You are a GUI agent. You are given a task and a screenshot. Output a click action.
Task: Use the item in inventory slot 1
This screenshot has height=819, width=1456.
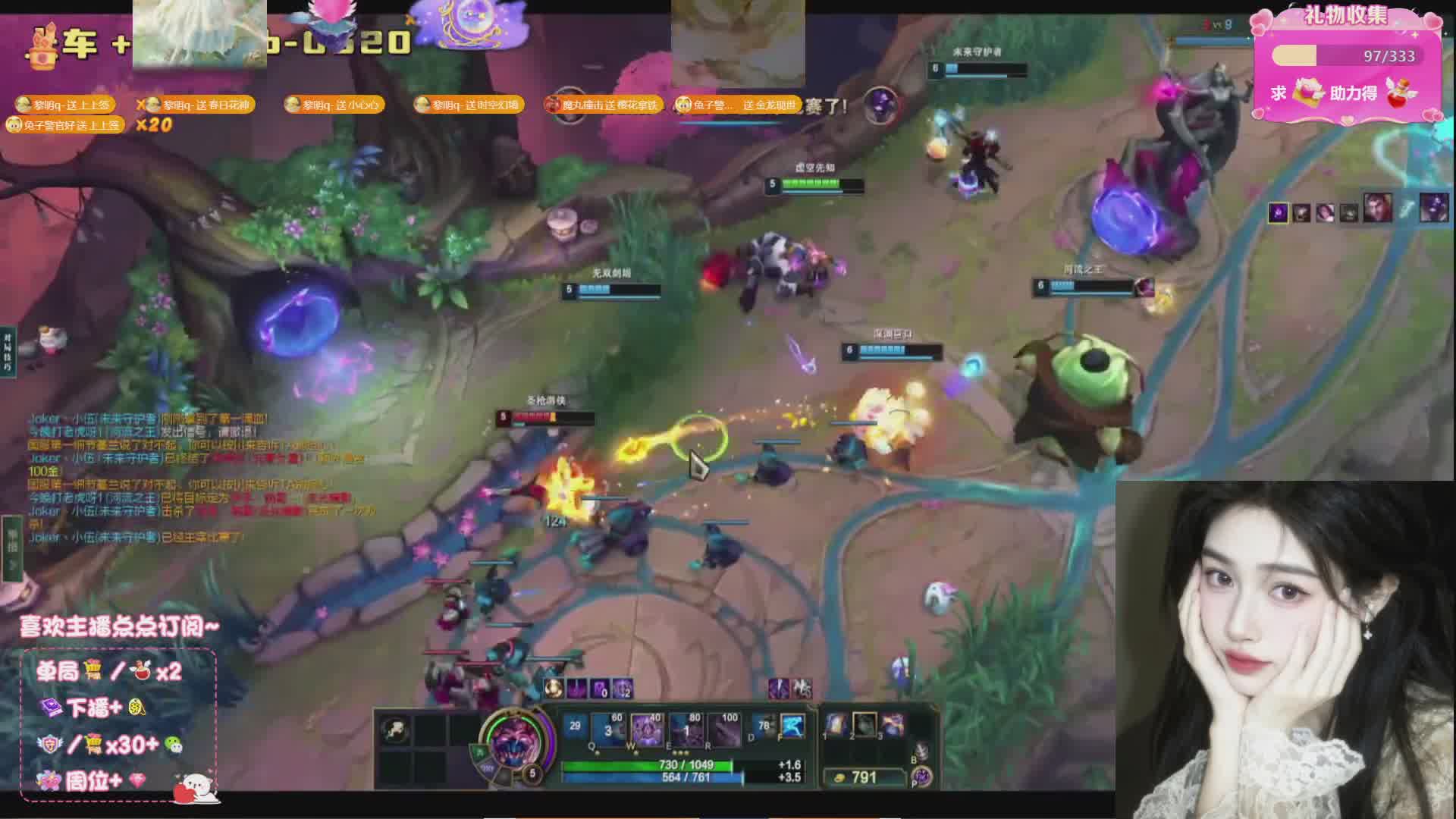[x=836, y=724]
